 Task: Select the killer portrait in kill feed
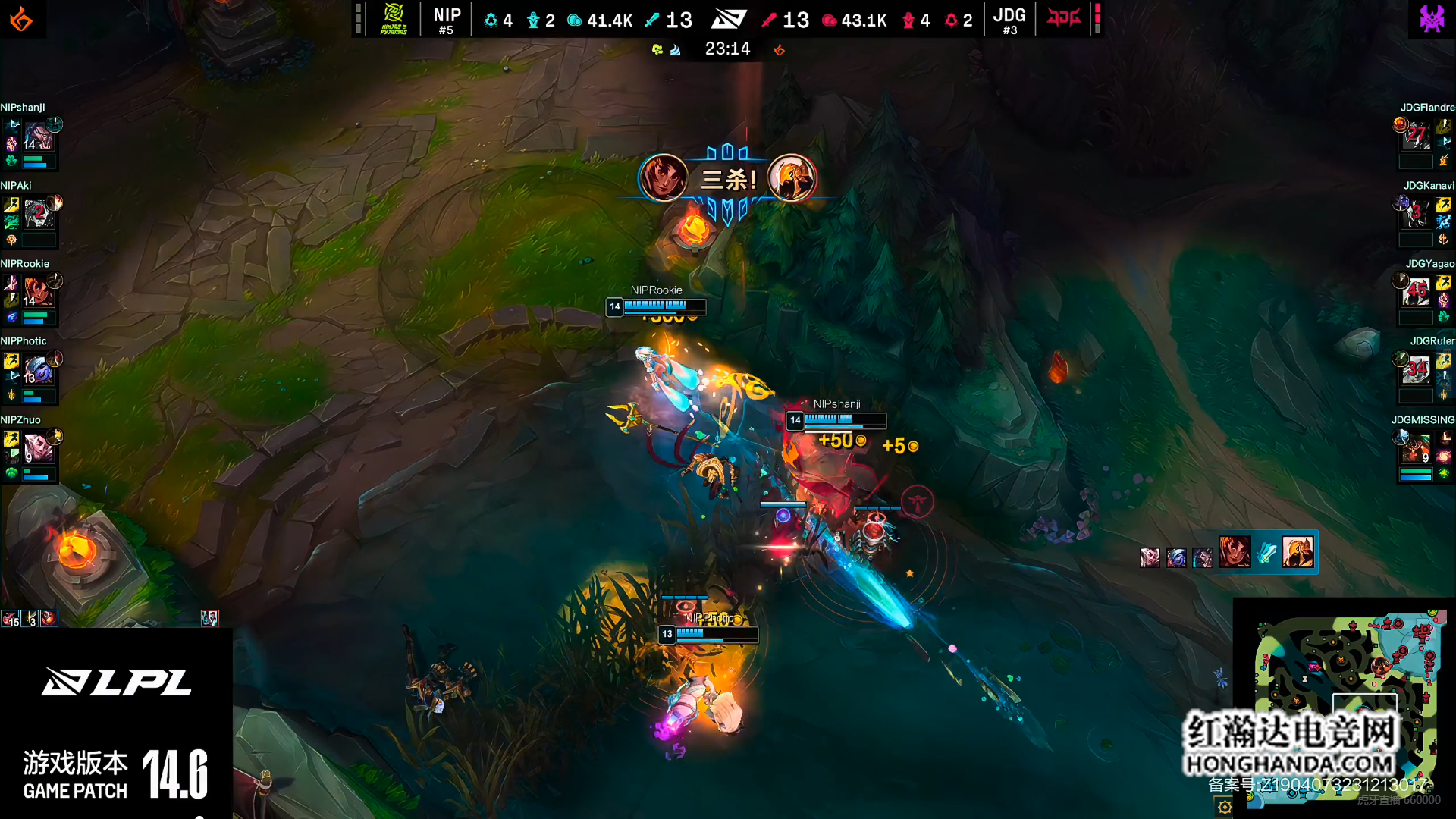click(1235, 552)
